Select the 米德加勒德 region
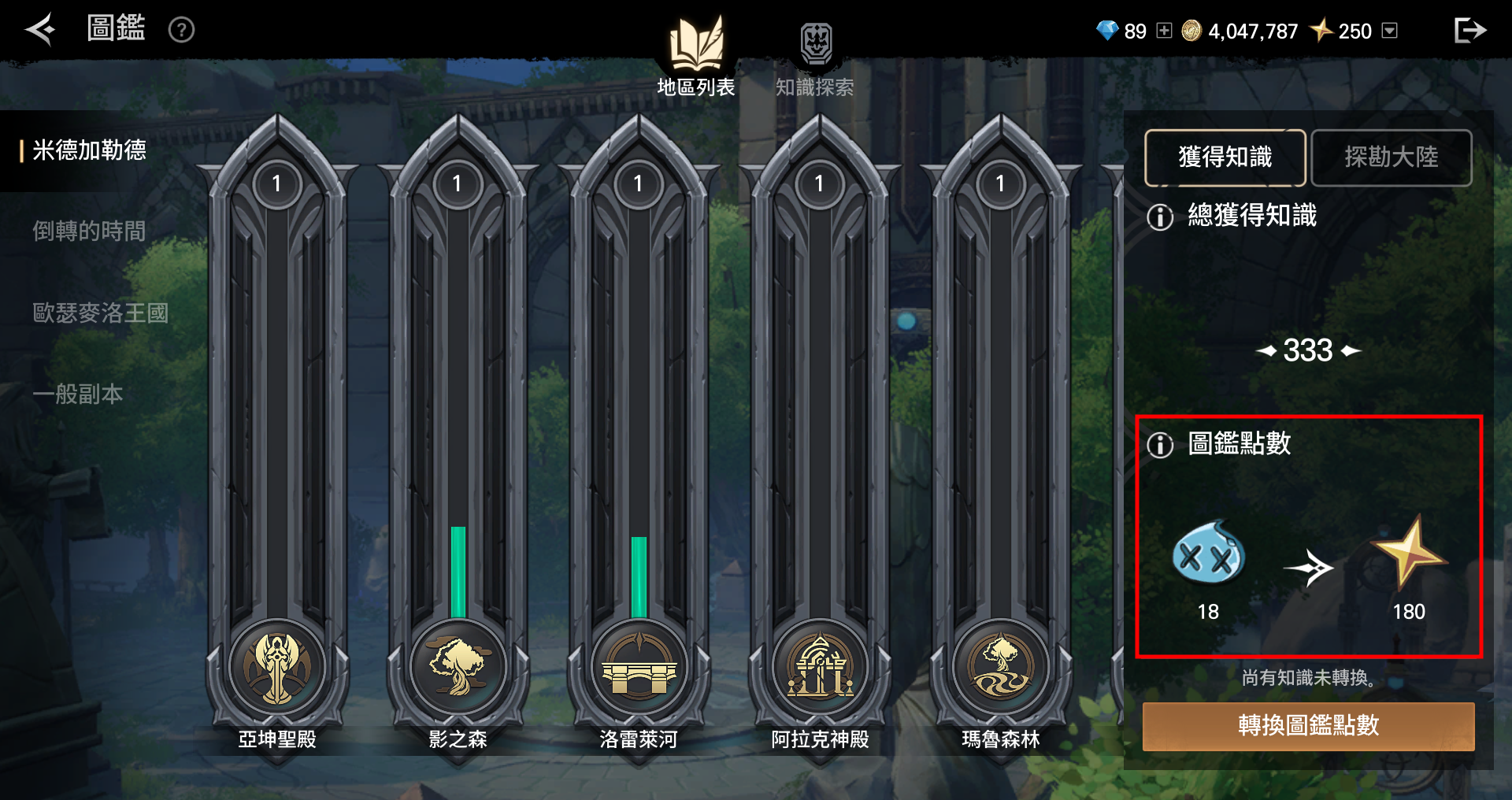1512x800 pixels. point(89,150)
